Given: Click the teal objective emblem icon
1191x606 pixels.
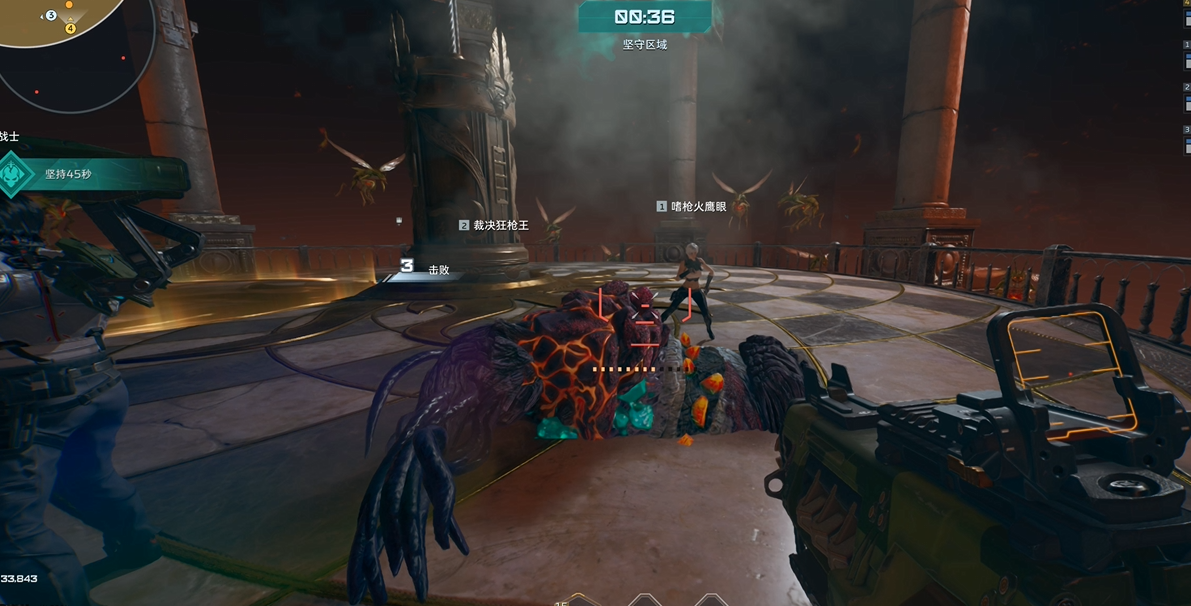Looking at the screenshot, I should 14,175.
